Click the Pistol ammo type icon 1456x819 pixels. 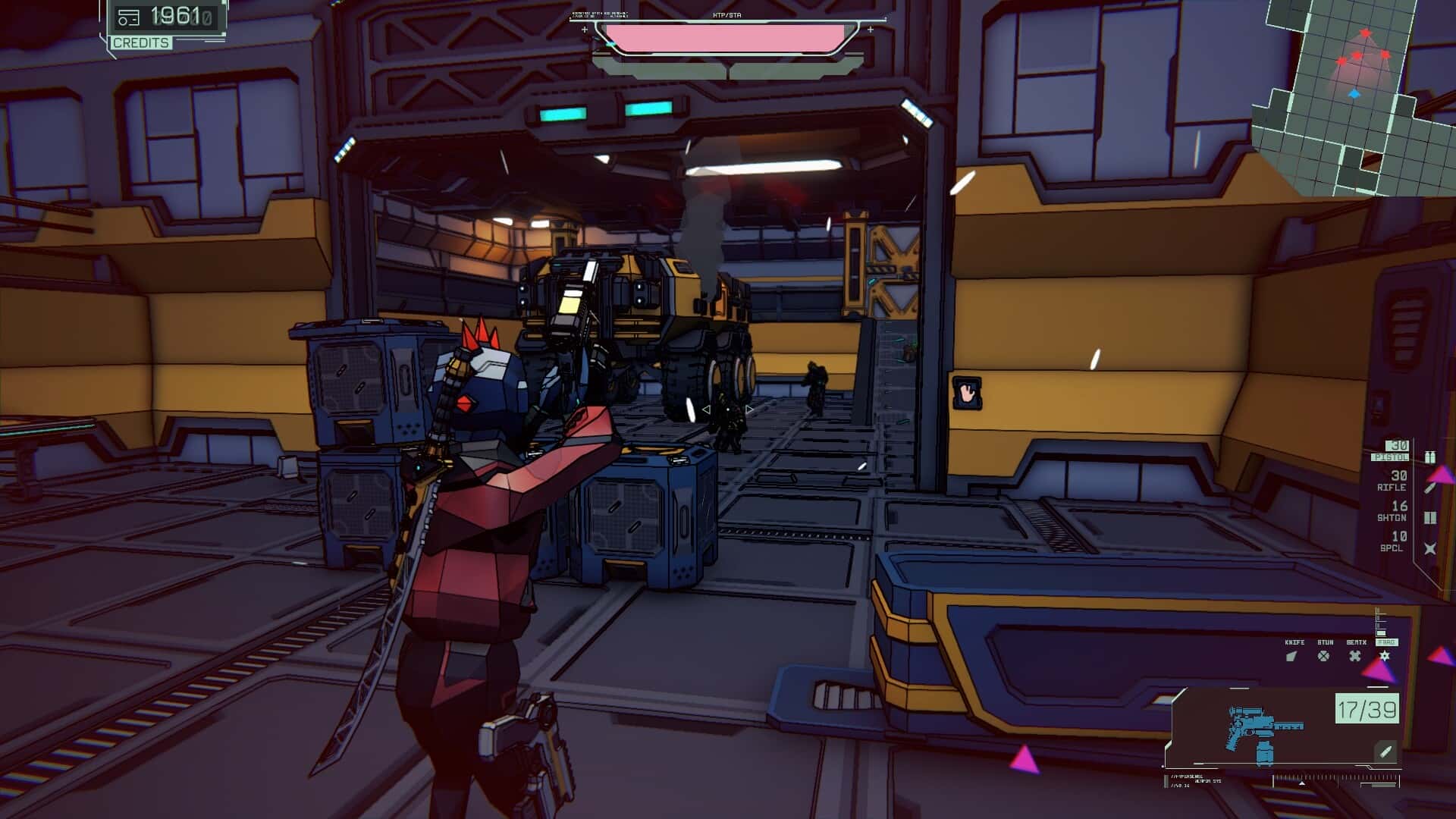click(x=1430, y=457)
